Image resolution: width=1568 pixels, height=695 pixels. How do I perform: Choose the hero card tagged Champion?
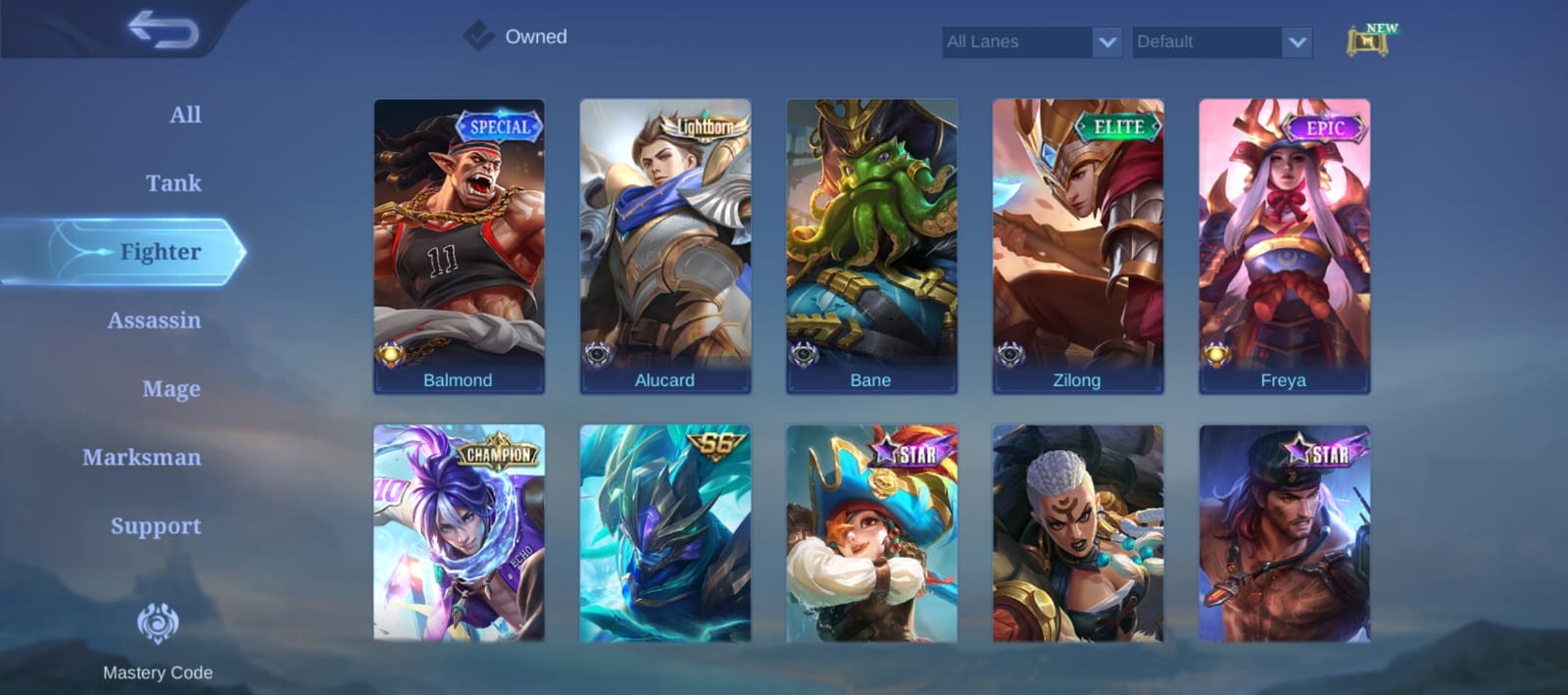coord(459,534)
